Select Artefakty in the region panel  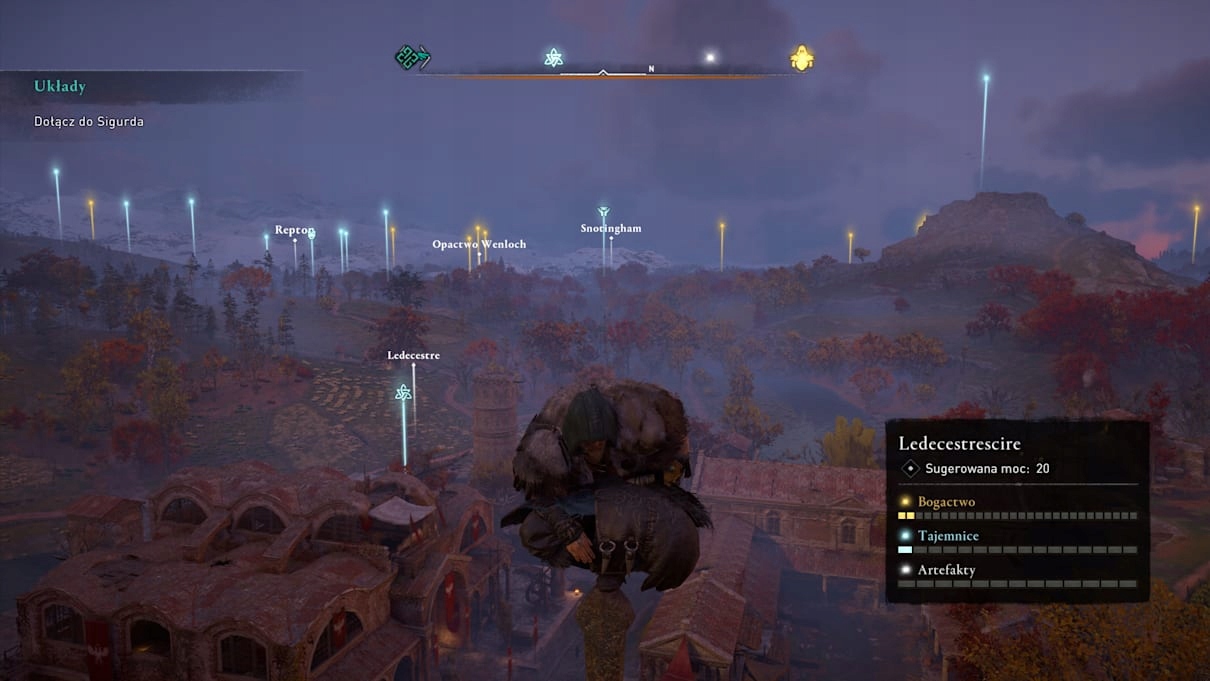point(946,570)
